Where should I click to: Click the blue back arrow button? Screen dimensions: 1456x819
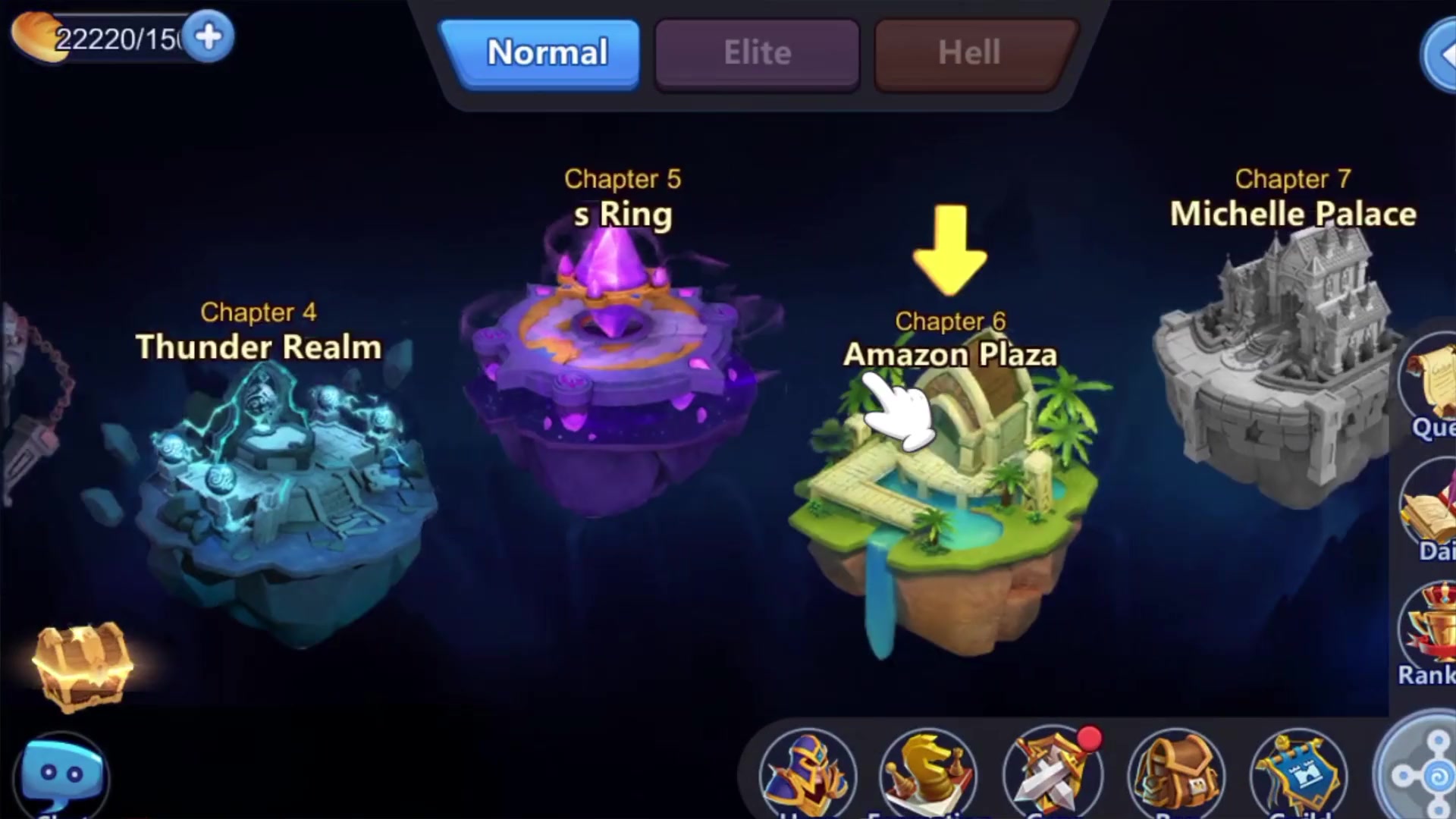coord(1439,55)
